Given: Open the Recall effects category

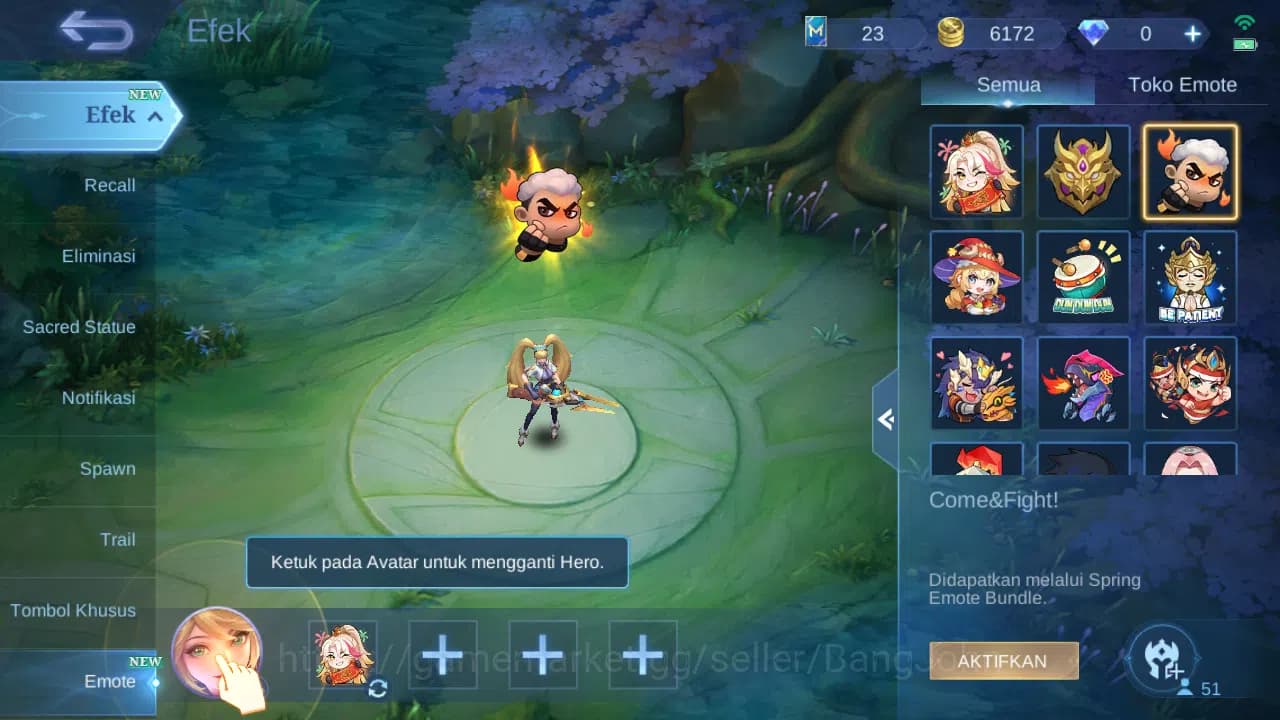Looking at the screenshot, I should coord(109,185).
